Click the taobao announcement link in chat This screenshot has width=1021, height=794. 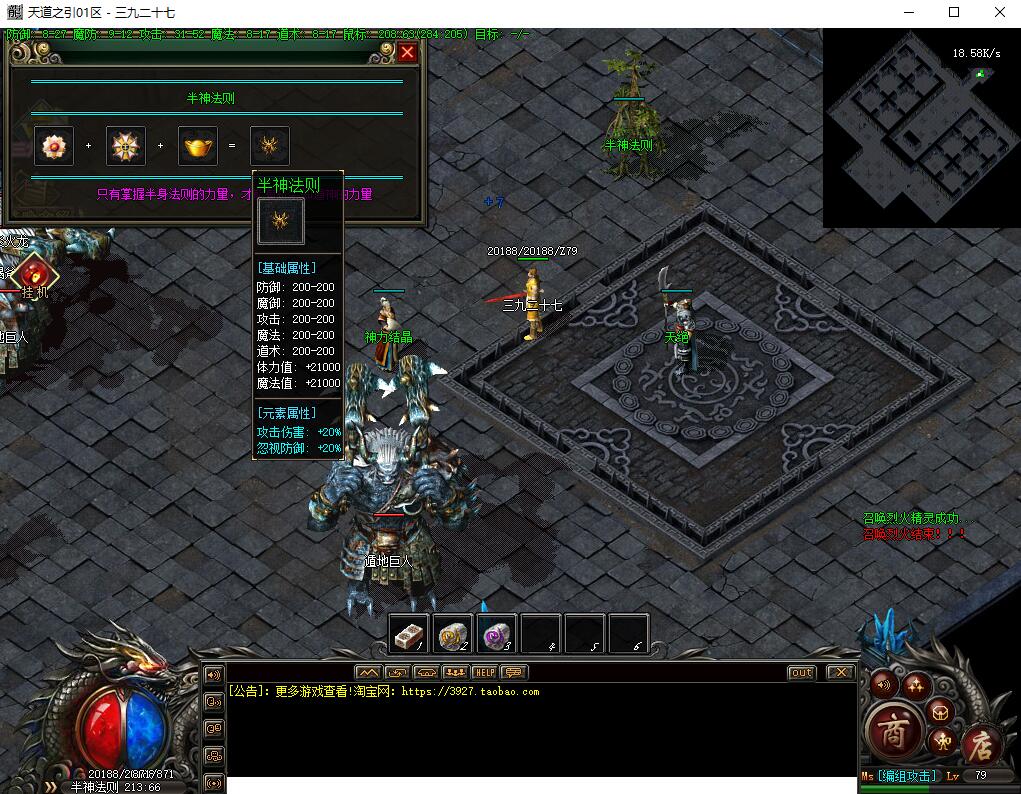pyautogui.click(x=470, y=692)
